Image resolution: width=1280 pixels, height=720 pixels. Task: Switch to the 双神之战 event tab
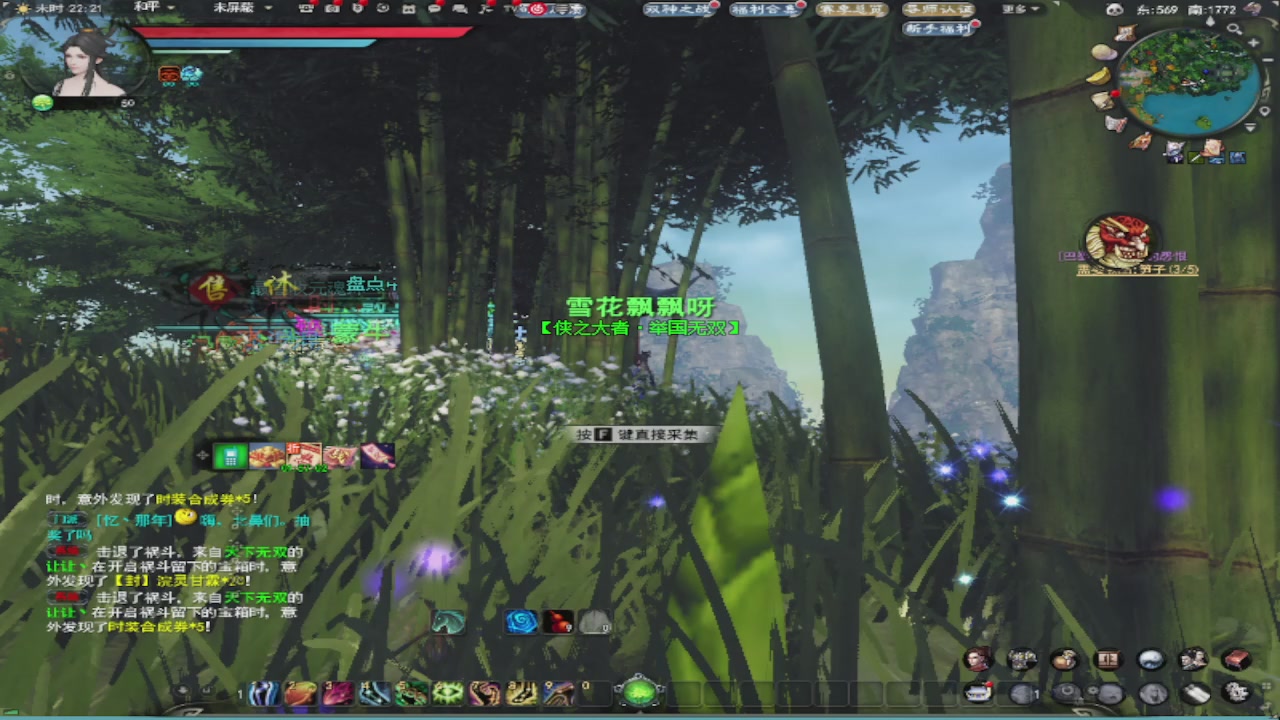(678, 10)
